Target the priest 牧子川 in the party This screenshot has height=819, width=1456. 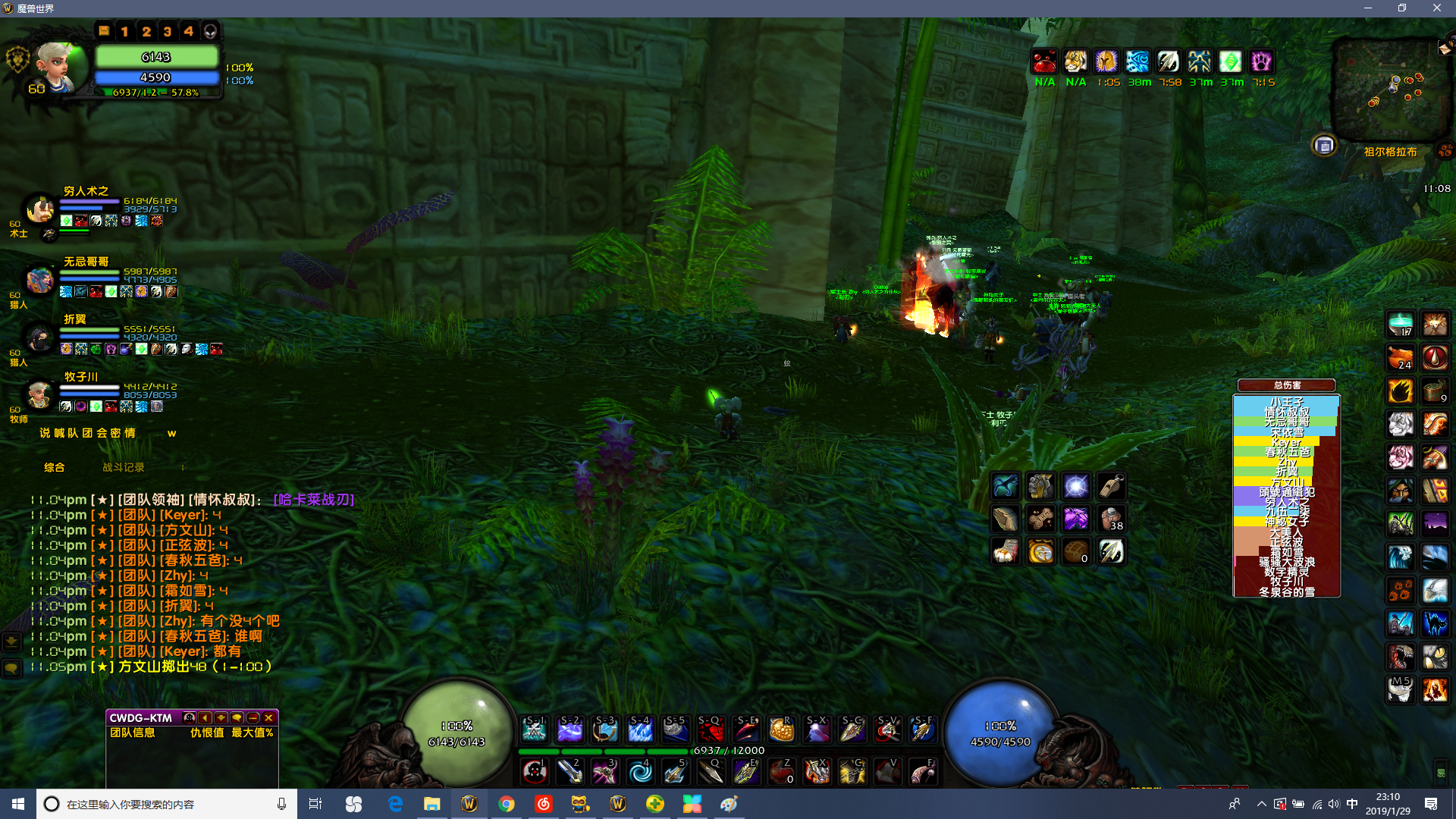[39, 394]
